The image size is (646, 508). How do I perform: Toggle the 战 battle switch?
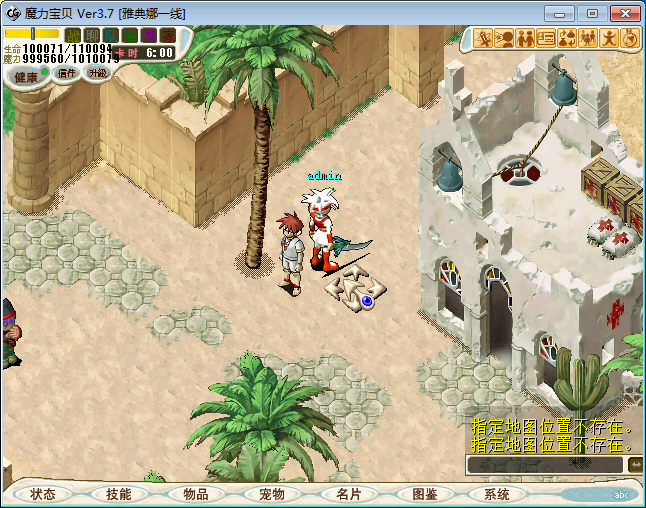tap(73, 35)
